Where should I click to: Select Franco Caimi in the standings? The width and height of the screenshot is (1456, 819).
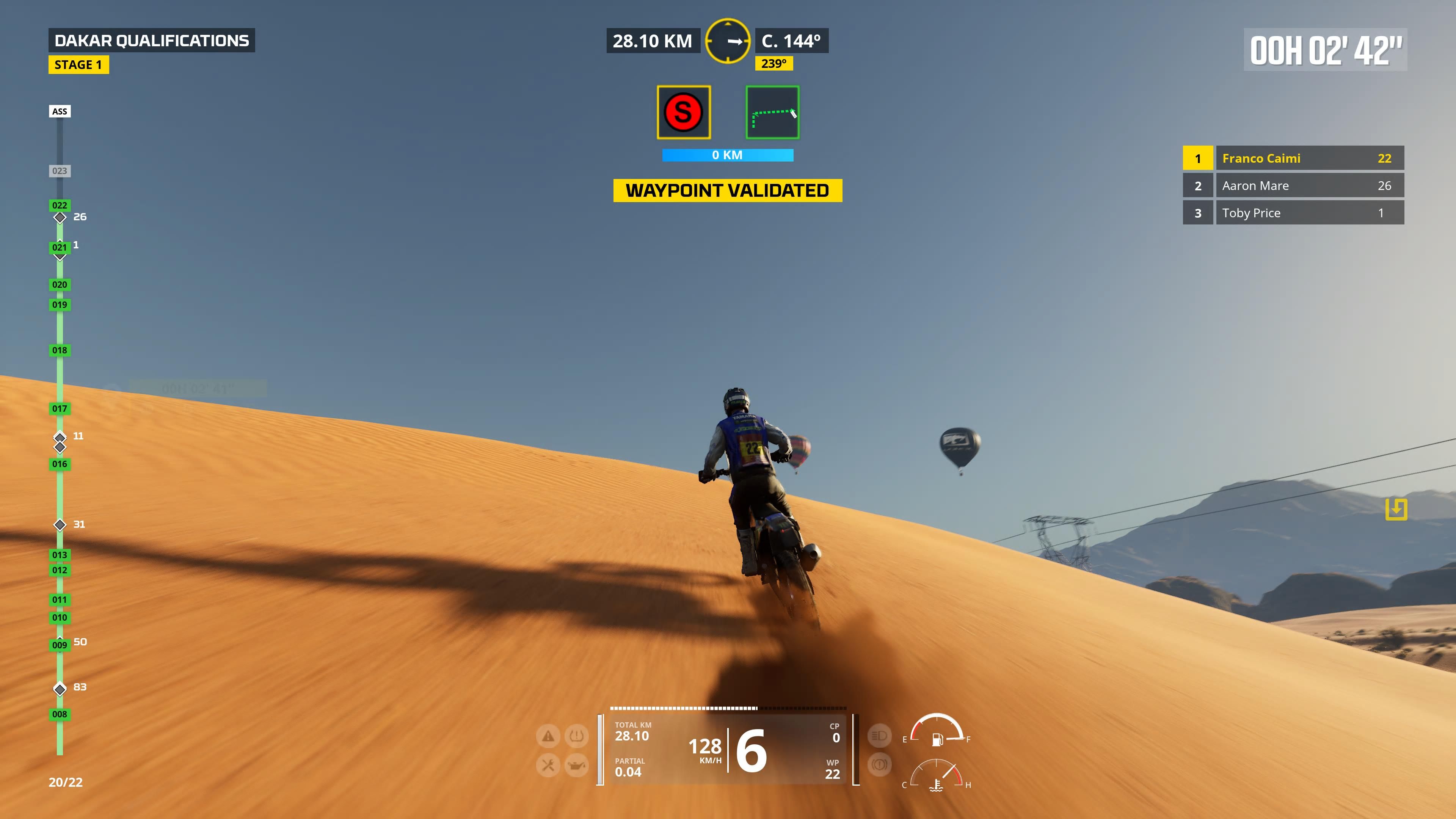[1293, 158]
